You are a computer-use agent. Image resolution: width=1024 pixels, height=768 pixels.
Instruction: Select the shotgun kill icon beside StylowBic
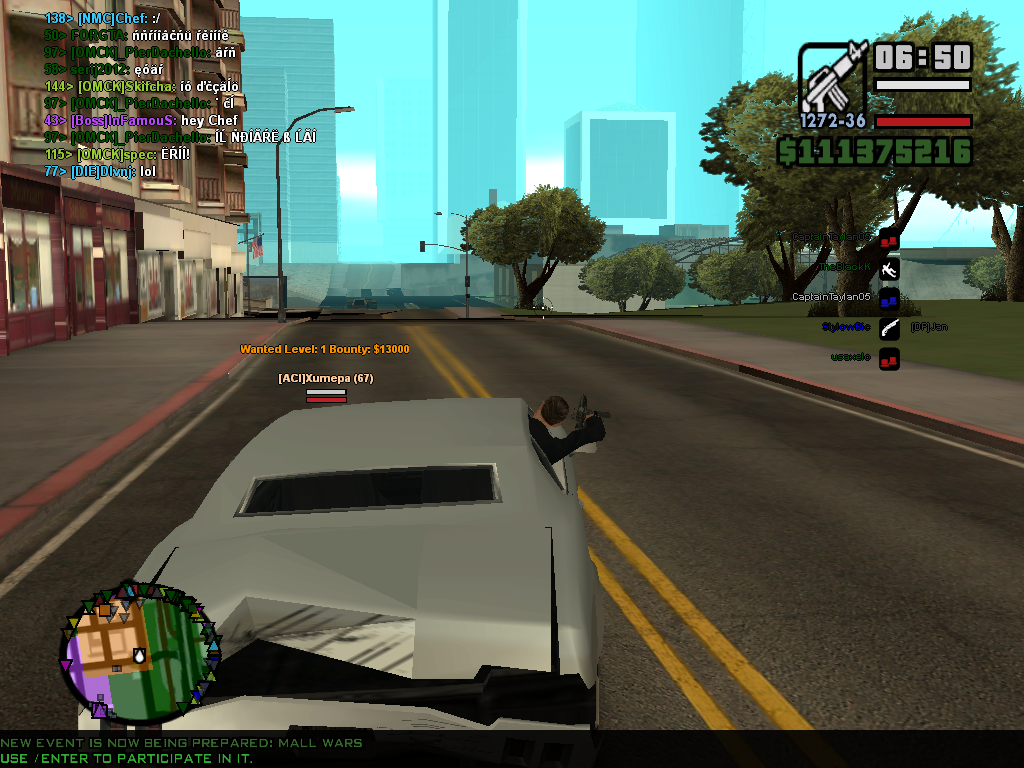click(x=889, y=327)
